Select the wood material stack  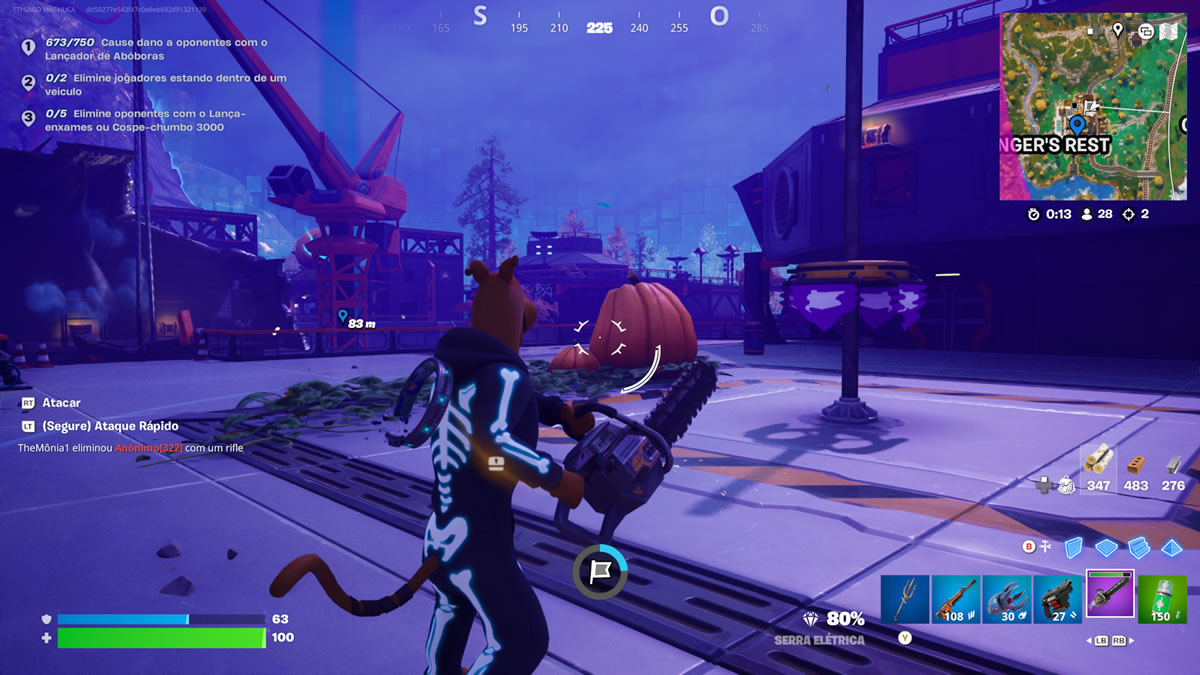pyautogui.click(x=1098, y=468)
